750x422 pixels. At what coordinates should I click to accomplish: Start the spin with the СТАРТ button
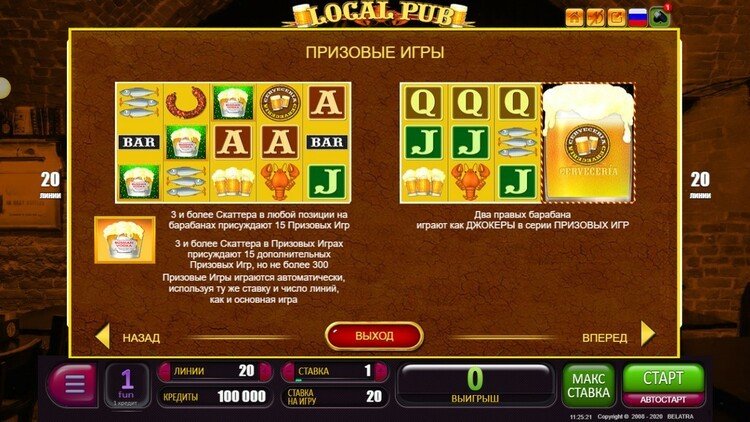click(663, 379)
